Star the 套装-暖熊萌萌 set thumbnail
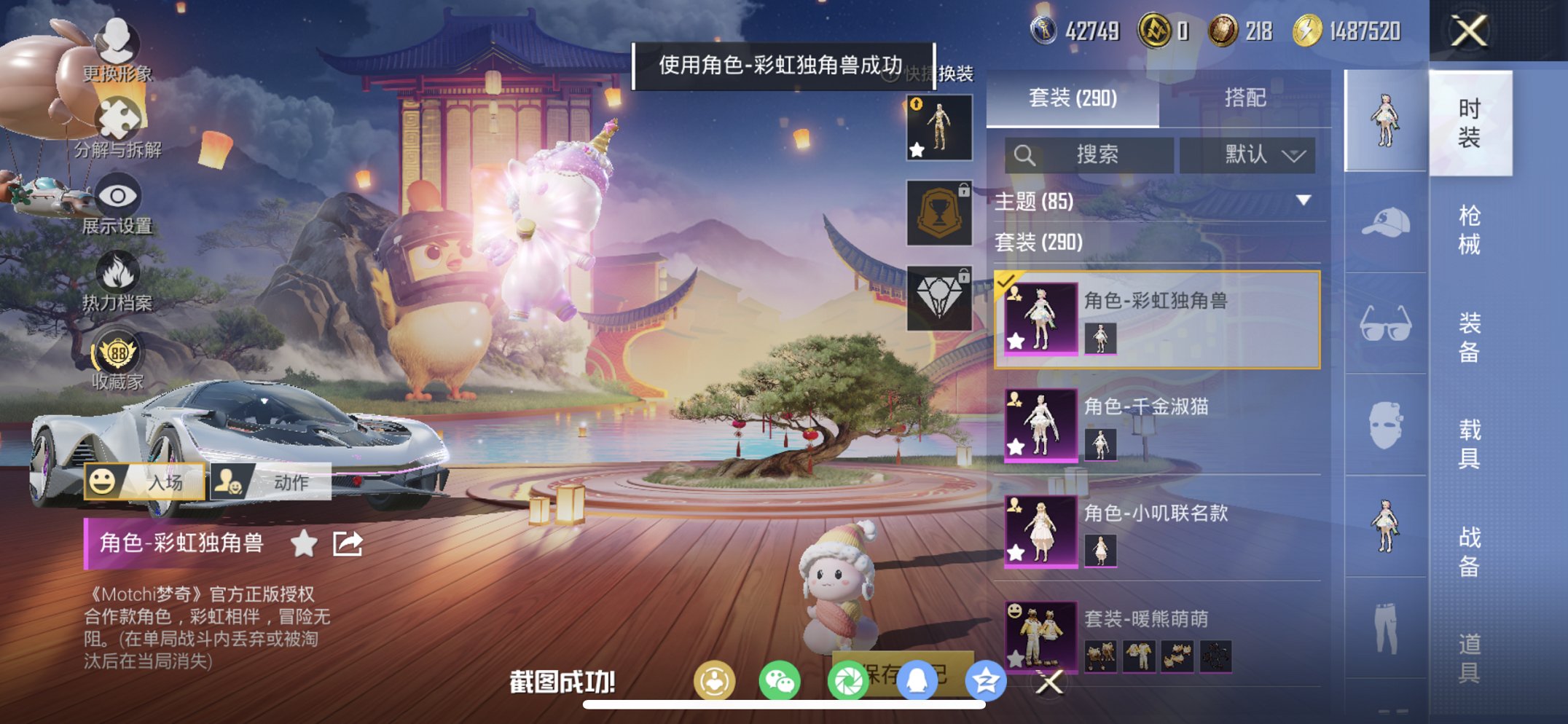 coord(1016,659)
